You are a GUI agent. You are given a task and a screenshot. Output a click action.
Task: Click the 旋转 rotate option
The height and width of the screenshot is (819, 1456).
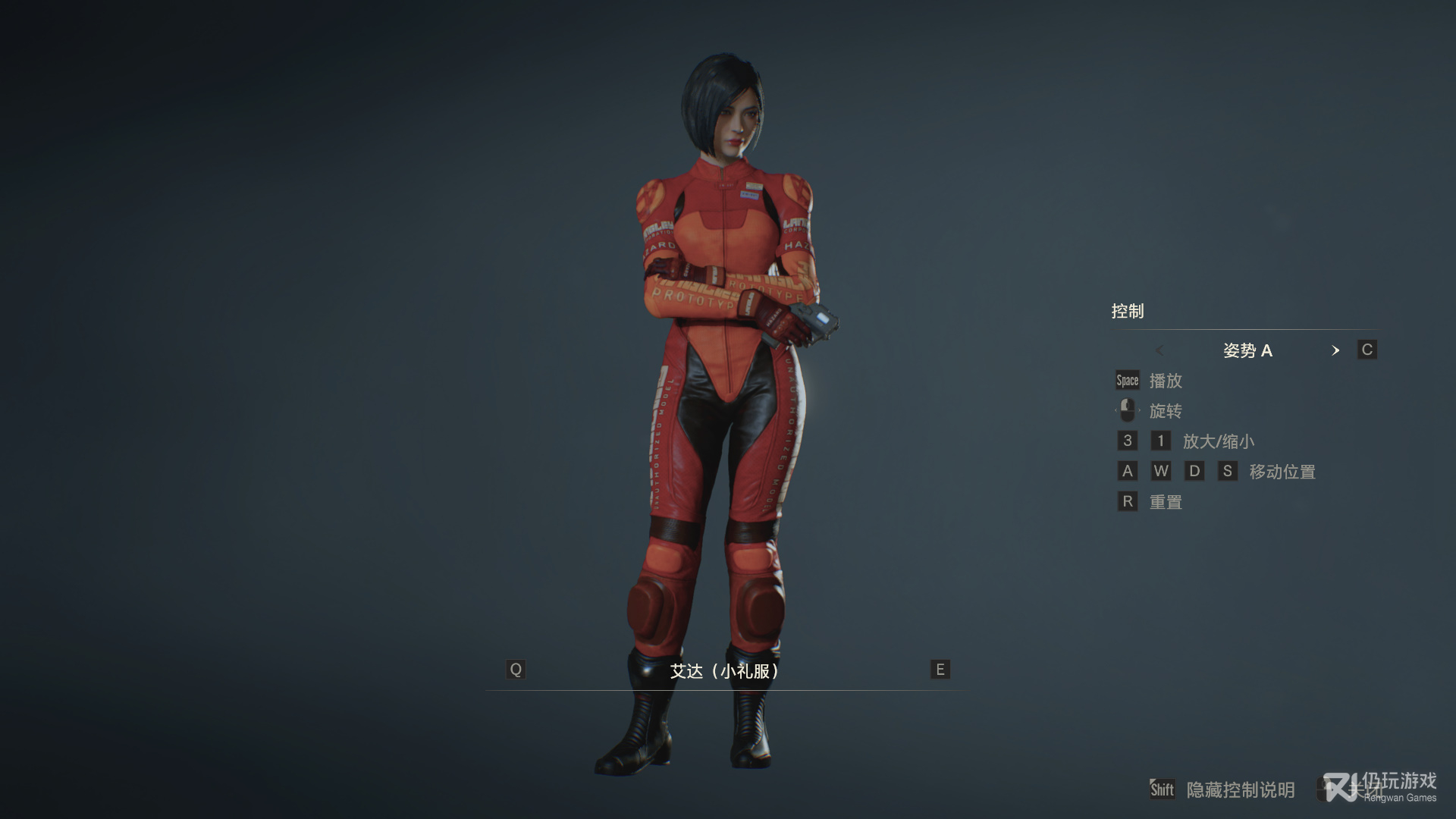click(x=1166, y=411)
